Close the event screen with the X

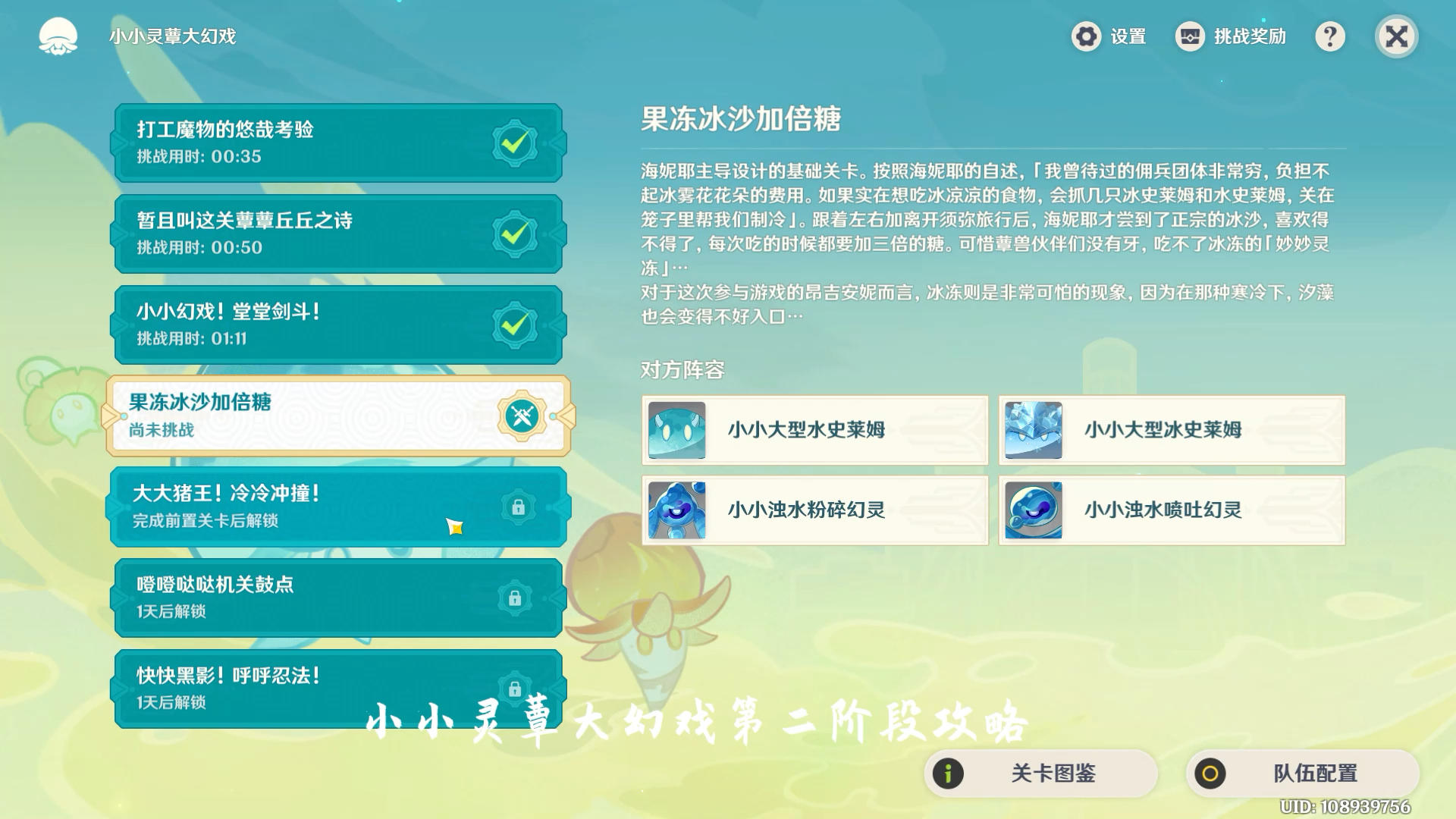pyautogui.click(x=1396, y=36)
